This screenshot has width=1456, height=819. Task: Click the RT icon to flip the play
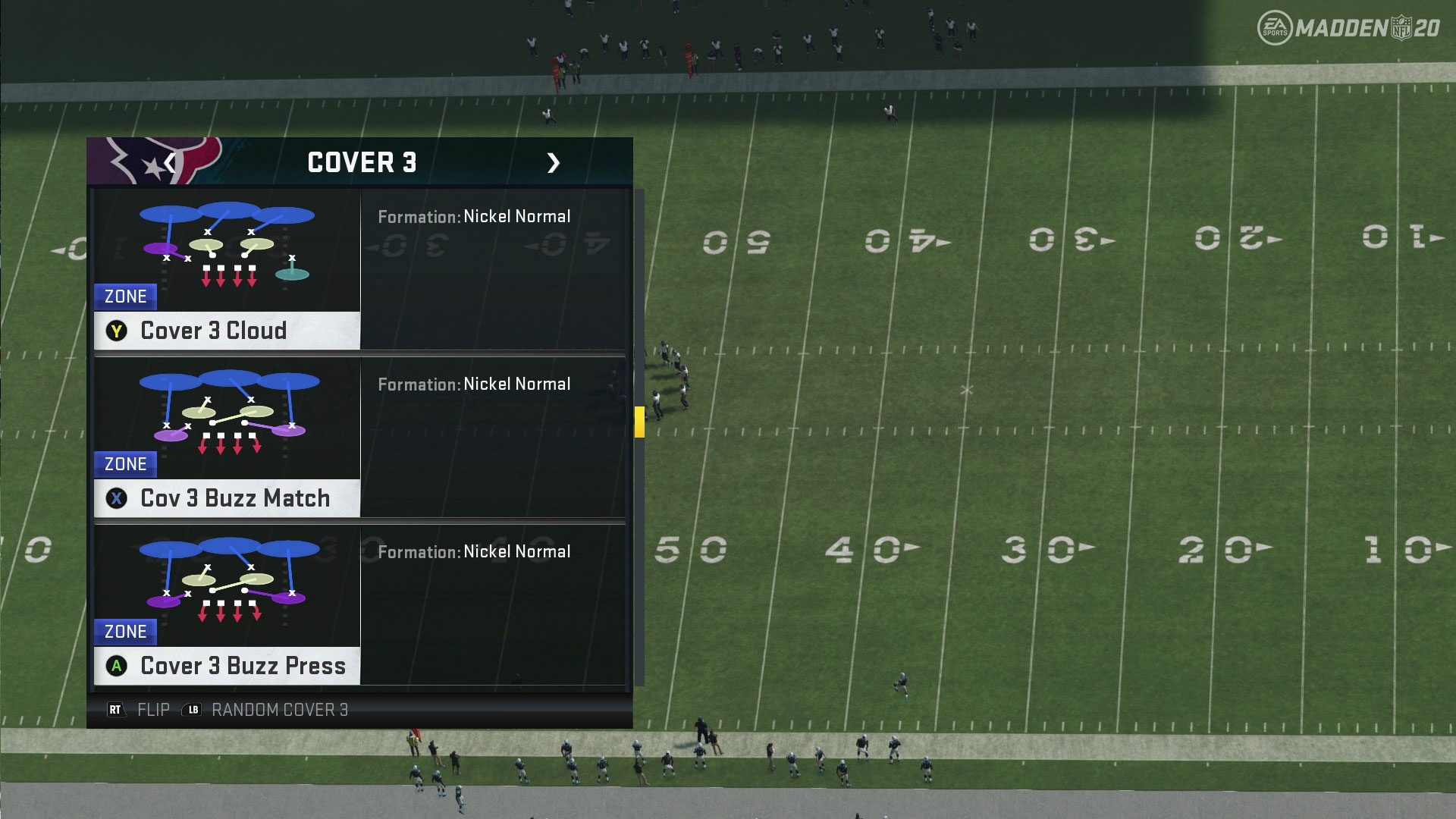(x=115, y=711)
